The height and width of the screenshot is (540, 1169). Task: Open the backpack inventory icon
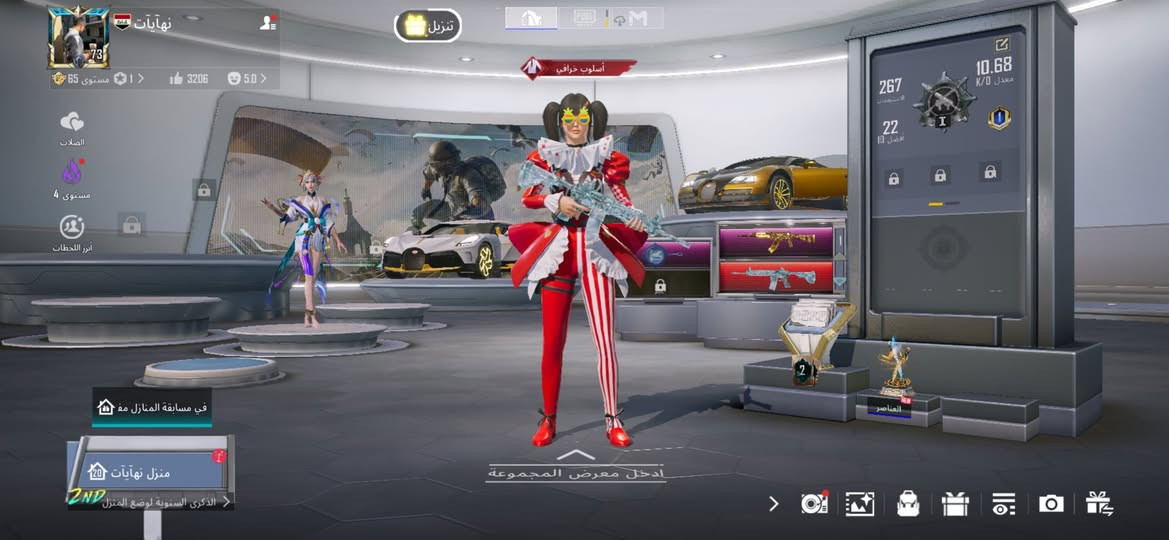click(908, 503)
